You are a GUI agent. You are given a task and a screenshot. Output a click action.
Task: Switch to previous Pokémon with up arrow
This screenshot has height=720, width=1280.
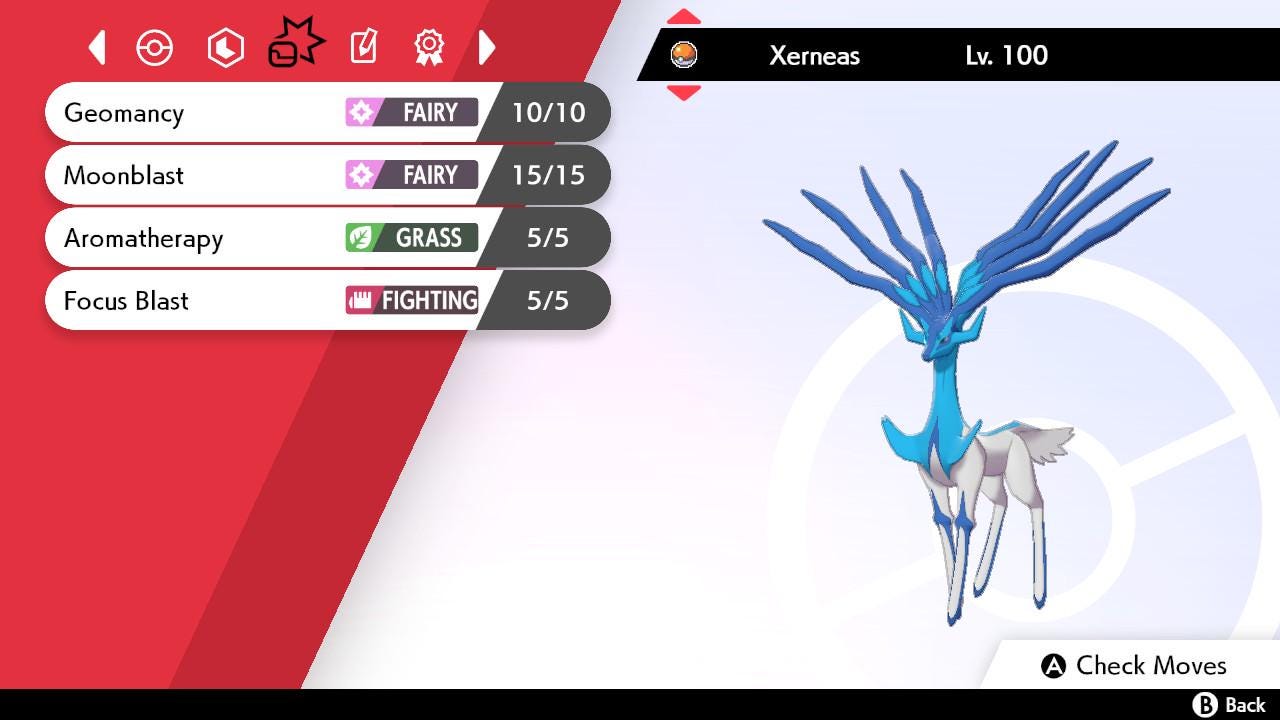tap(683, 17)
